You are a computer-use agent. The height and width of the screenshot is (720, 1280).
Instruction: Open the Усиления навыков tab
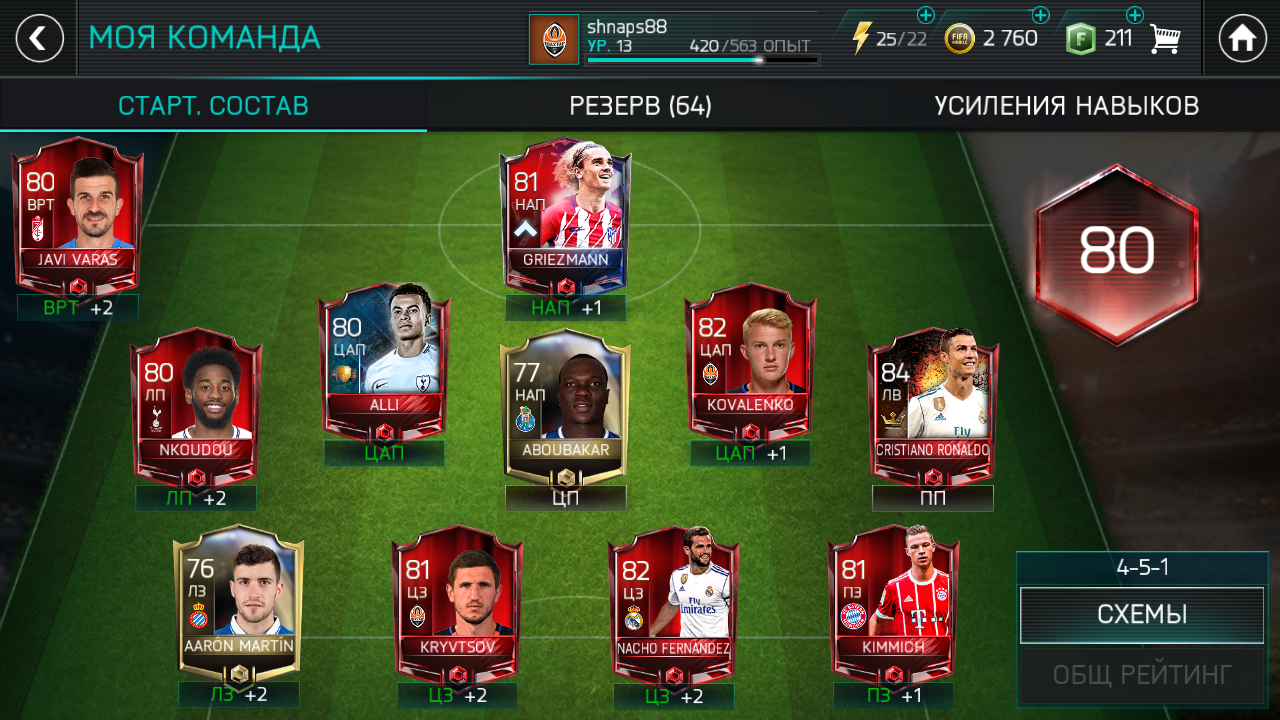tap(1066, 106)
